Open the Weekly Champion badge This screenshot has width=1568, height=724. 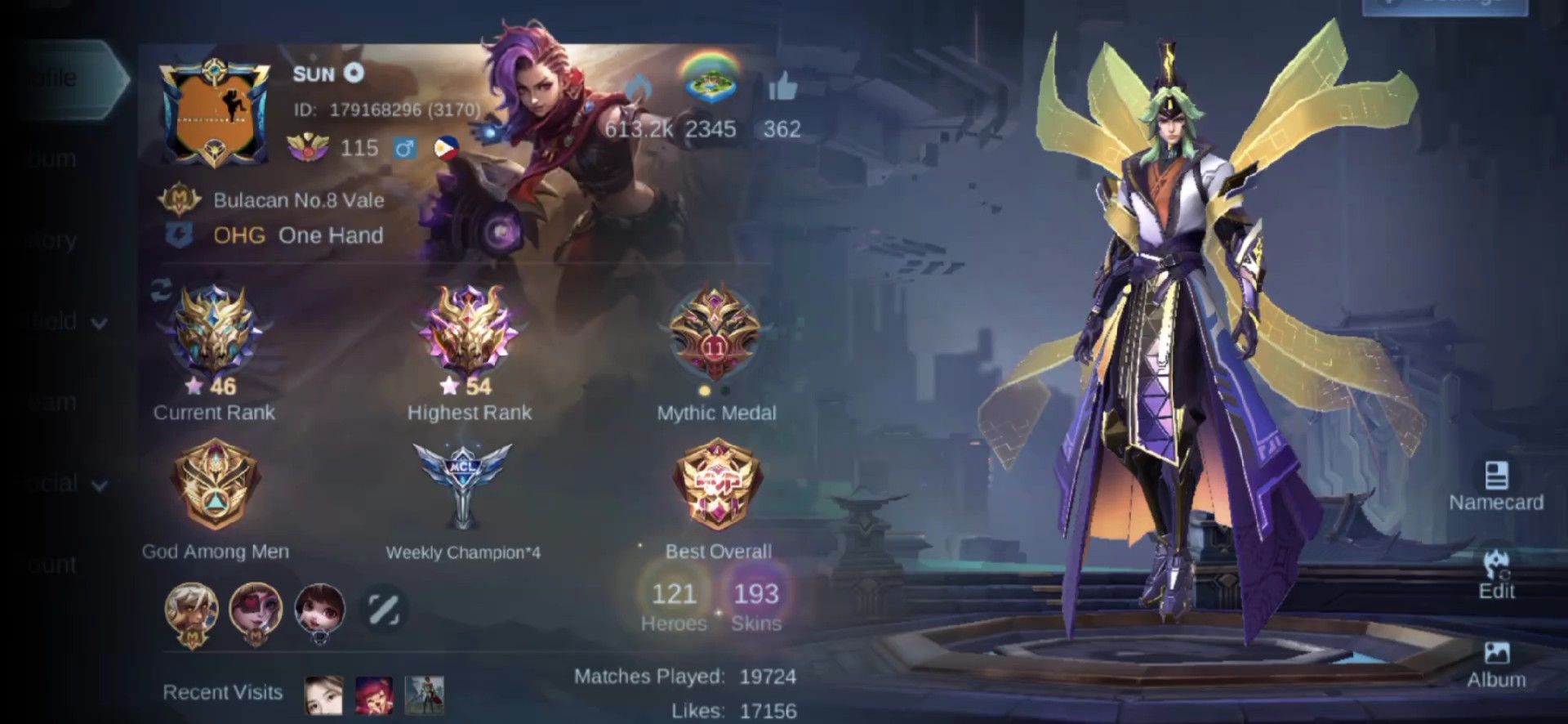(462, 482)
